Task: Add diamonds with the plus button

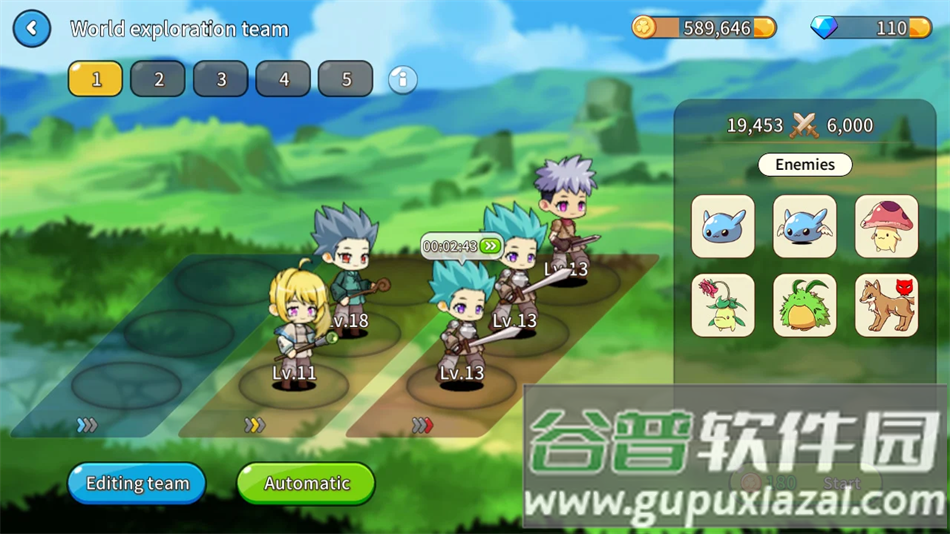Action: click(920, 28)
